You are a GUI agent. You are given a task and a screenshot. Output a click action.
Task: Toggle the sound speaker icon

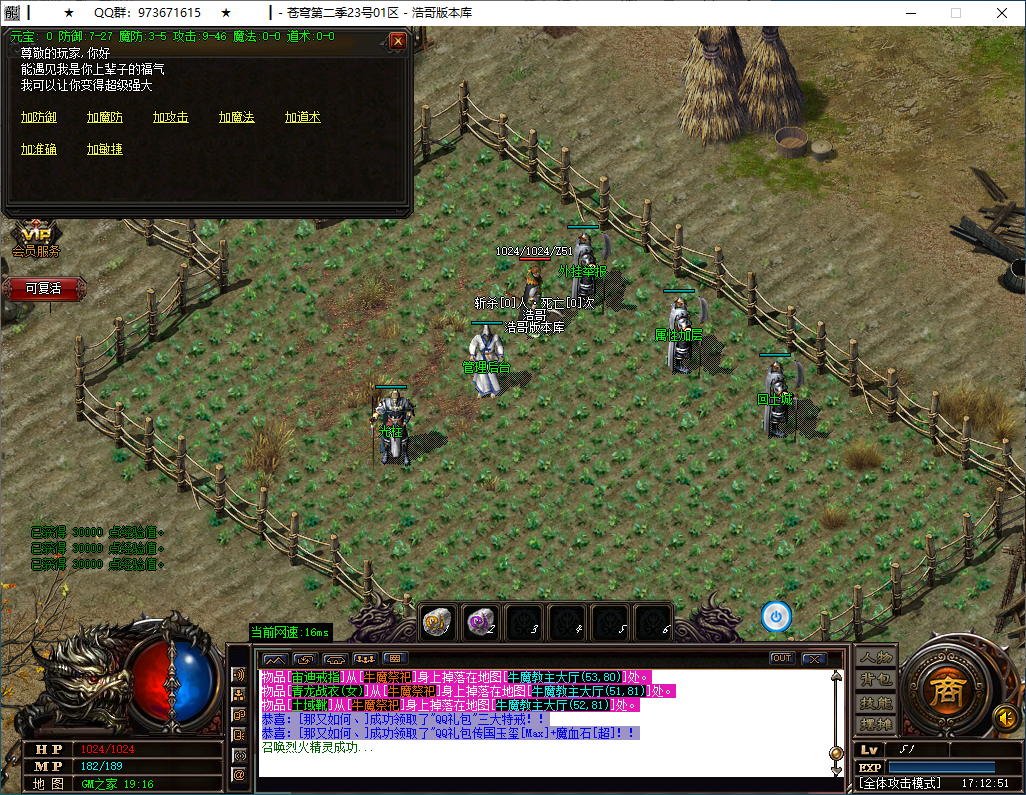(x=1004, y=717)
